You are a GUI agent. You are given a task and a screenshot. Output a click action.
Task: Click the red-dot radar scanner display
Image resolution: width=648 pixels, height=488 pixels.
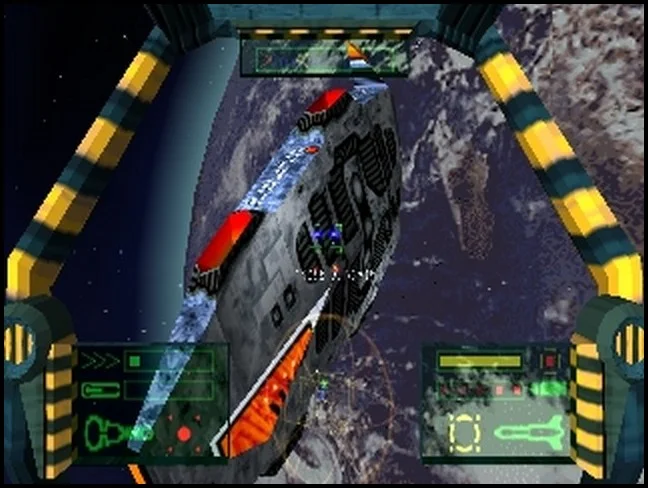tap(184, 433)
